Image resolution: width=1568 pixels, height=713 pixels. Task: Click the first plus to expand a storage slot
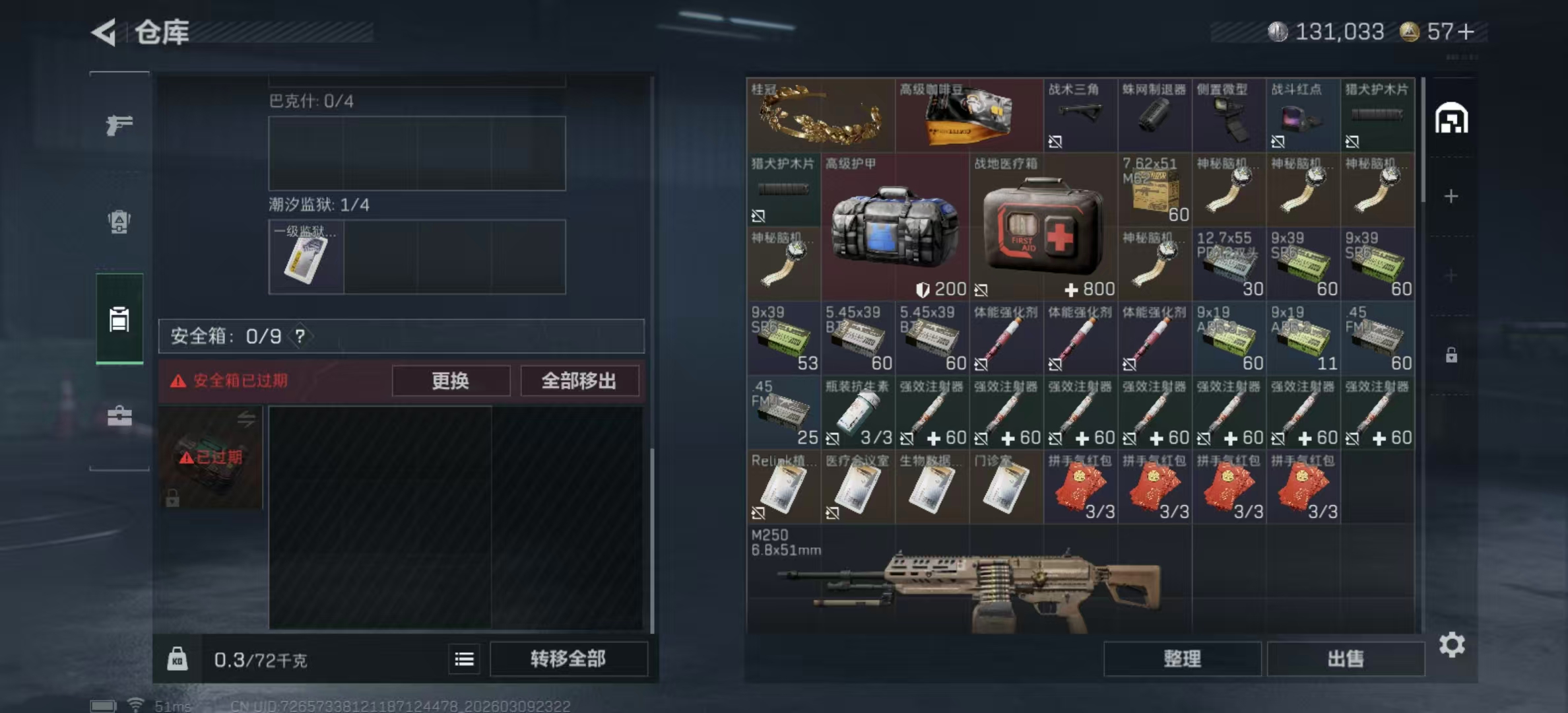coord(1451,195)
